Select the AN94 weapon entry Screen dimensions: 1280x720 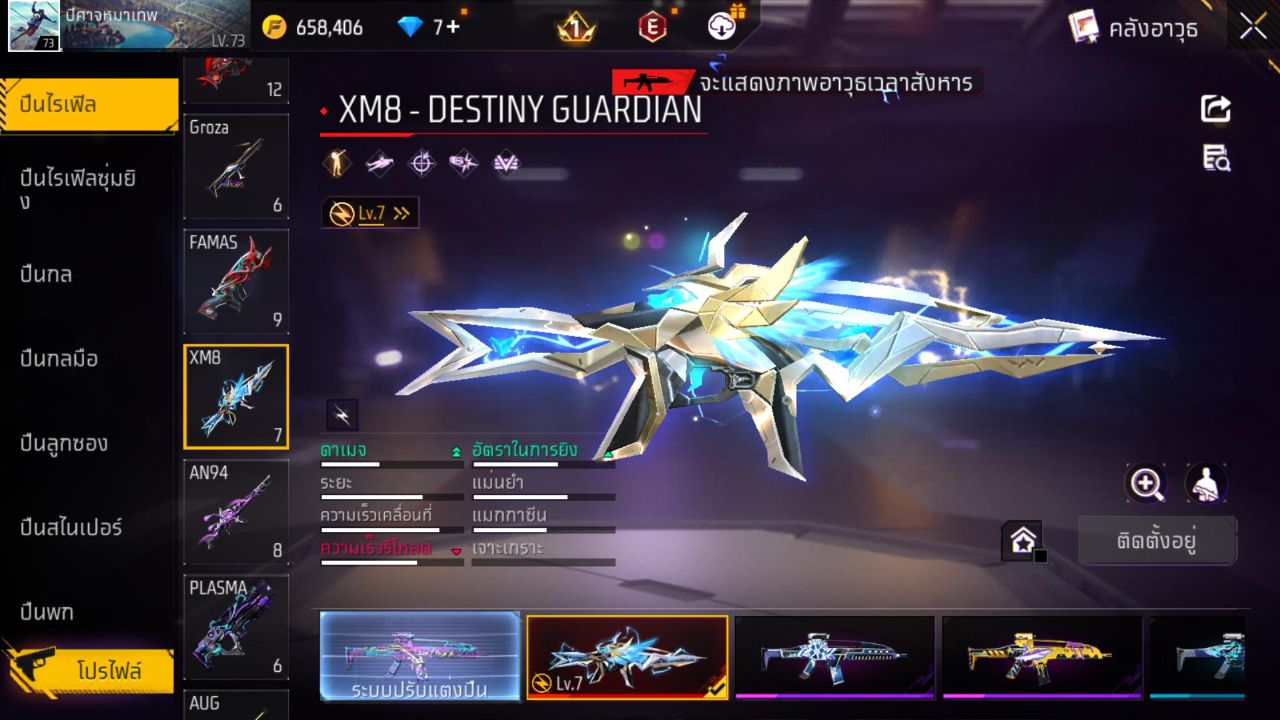point(236,510)
